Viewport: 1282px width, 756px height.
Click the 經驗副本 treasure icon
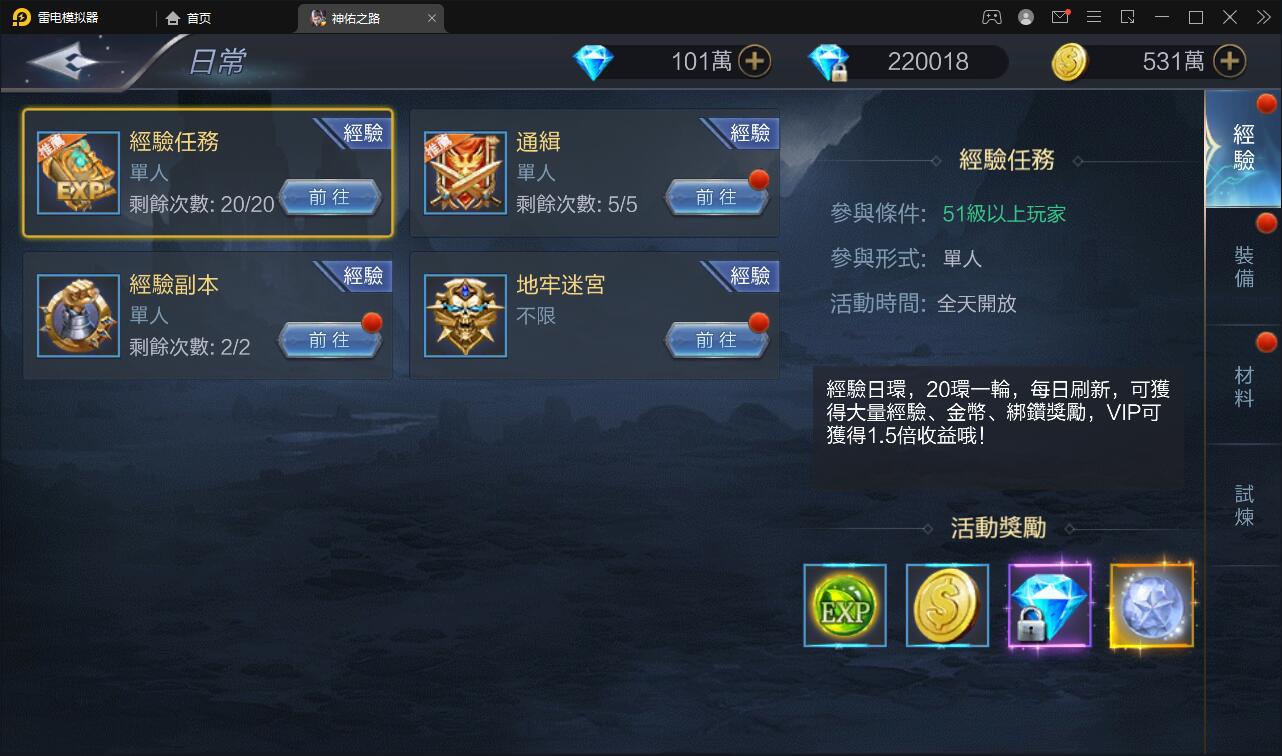tap(78, 315)
